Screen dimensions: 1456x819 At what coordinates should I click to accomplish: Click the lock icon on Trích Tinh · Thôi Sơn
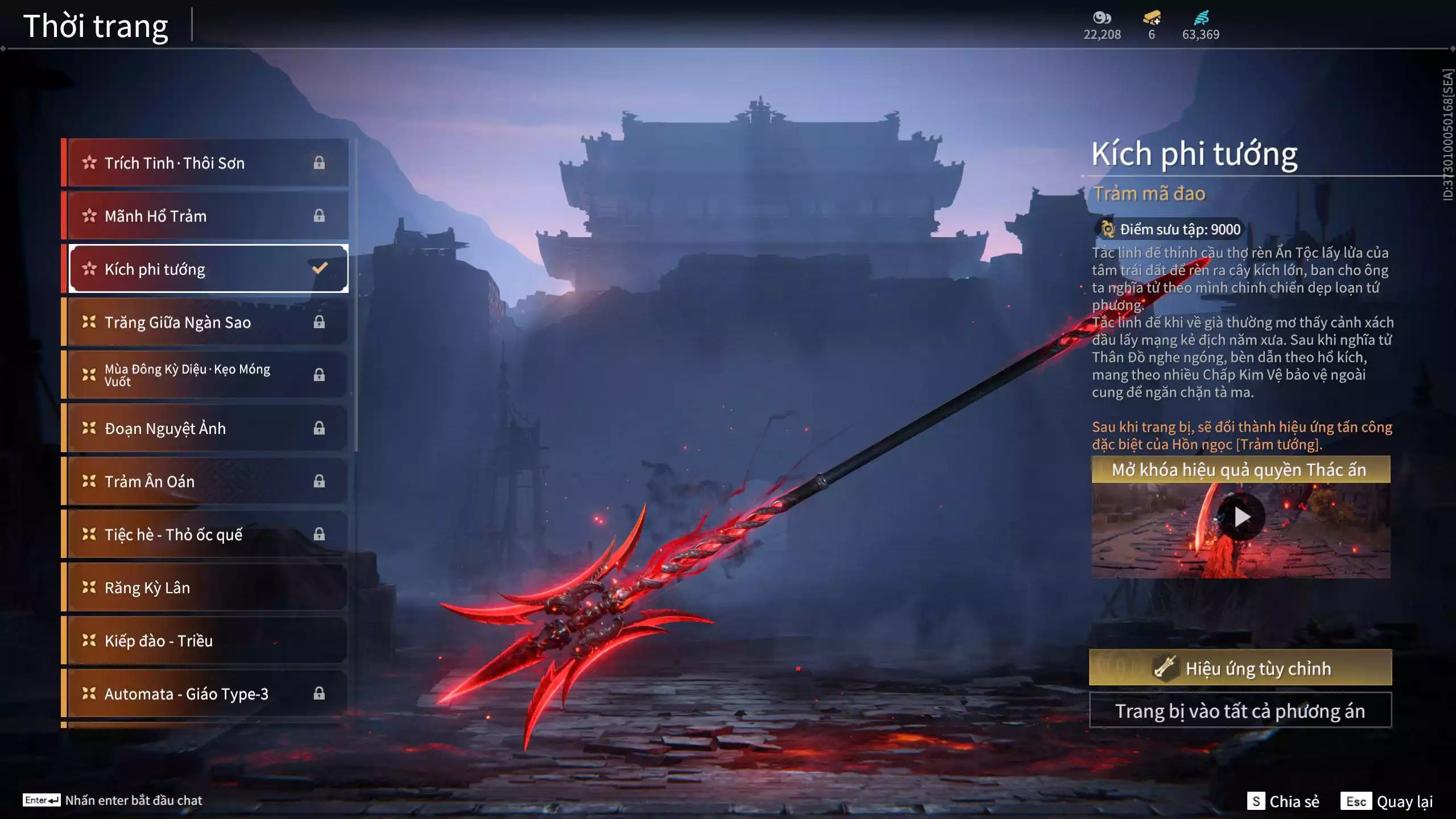coord(319,163)
